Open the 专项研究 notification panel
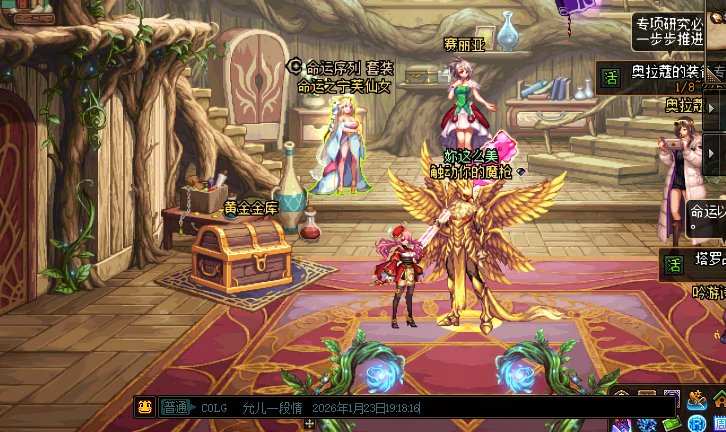Image resolution: width=726 pixels, height=432 pixels. (668, 30)
